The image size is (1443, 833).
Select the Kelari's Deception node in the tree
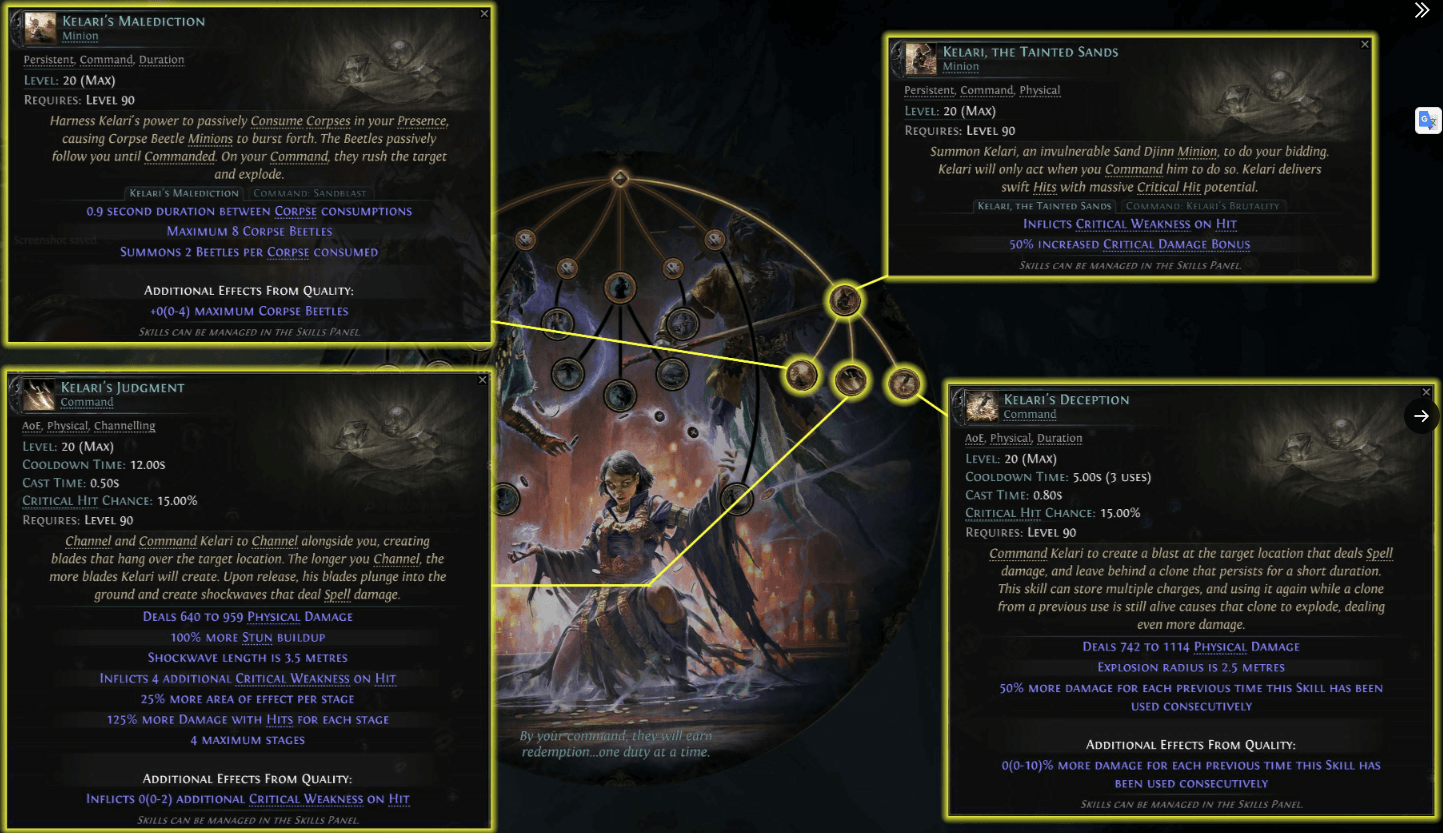coord(904,381)
